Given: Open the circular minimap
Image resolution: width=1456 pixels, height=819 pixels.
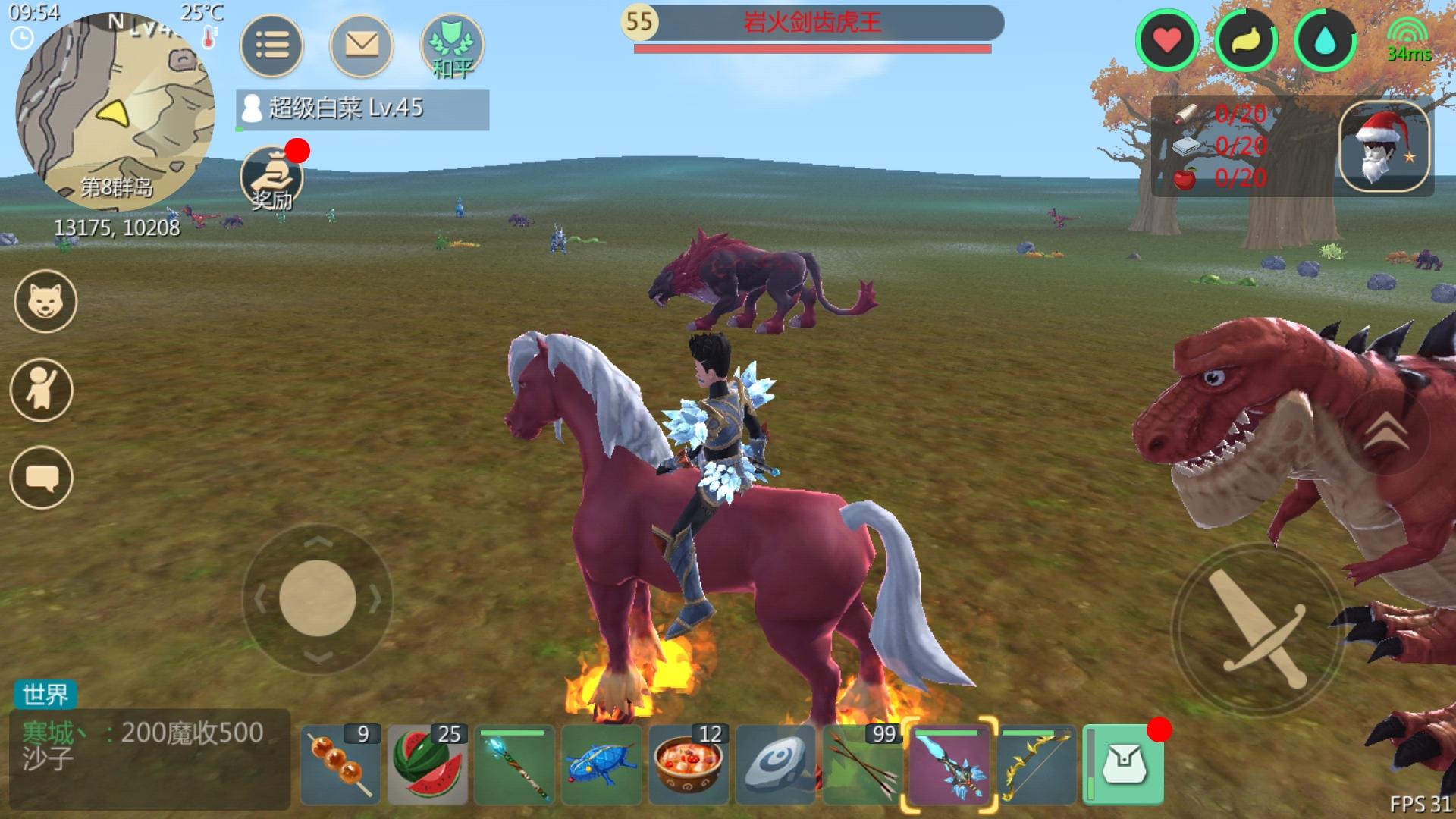Looking at the screenshot, I should [x=115, y=114].
